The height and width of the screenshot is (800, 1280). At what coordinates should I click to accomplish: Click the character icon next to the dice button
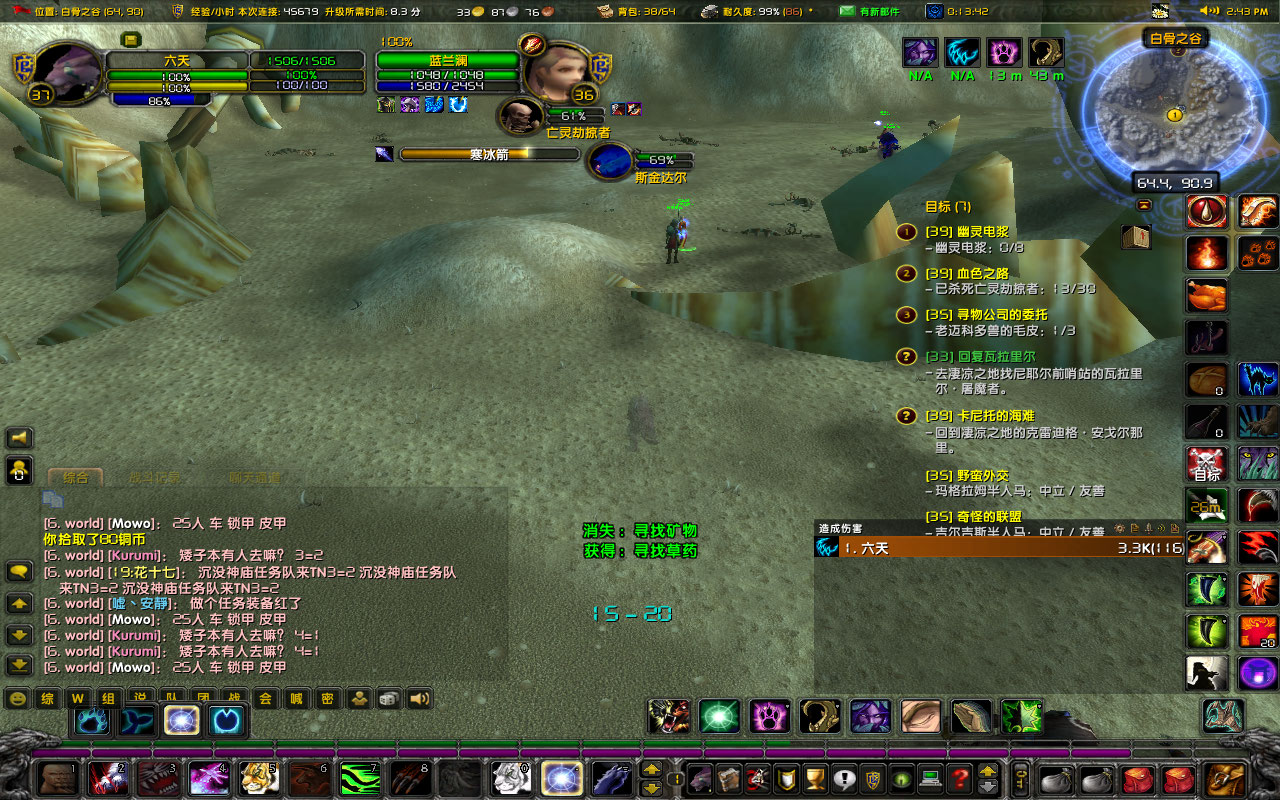(358, 698)
